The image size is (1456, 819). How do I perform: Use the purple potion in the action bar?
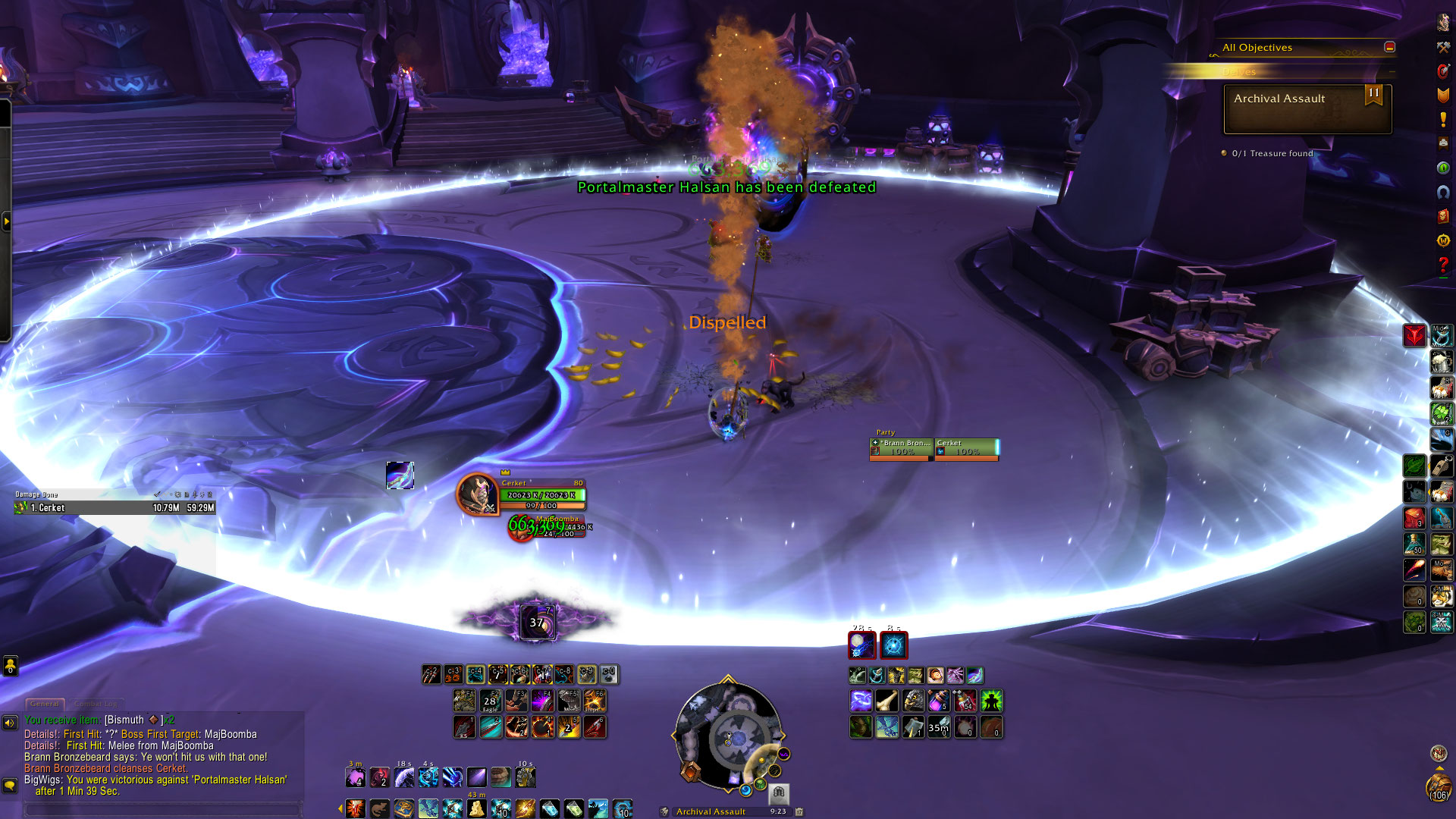(x=939, y=701)
